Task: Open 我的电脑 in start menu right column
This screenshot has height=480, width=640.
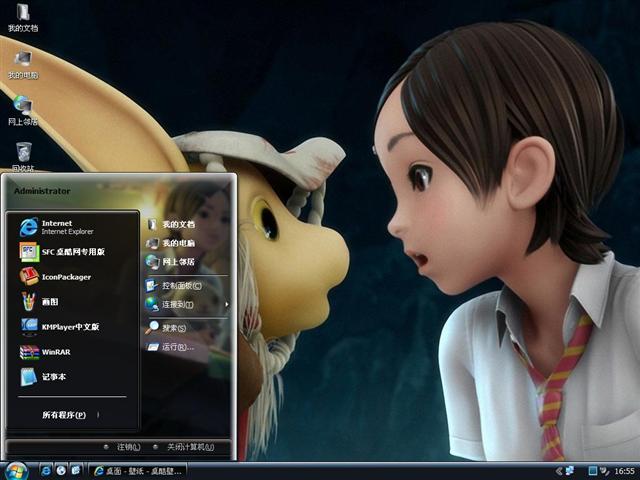Action: pos(176,243)
